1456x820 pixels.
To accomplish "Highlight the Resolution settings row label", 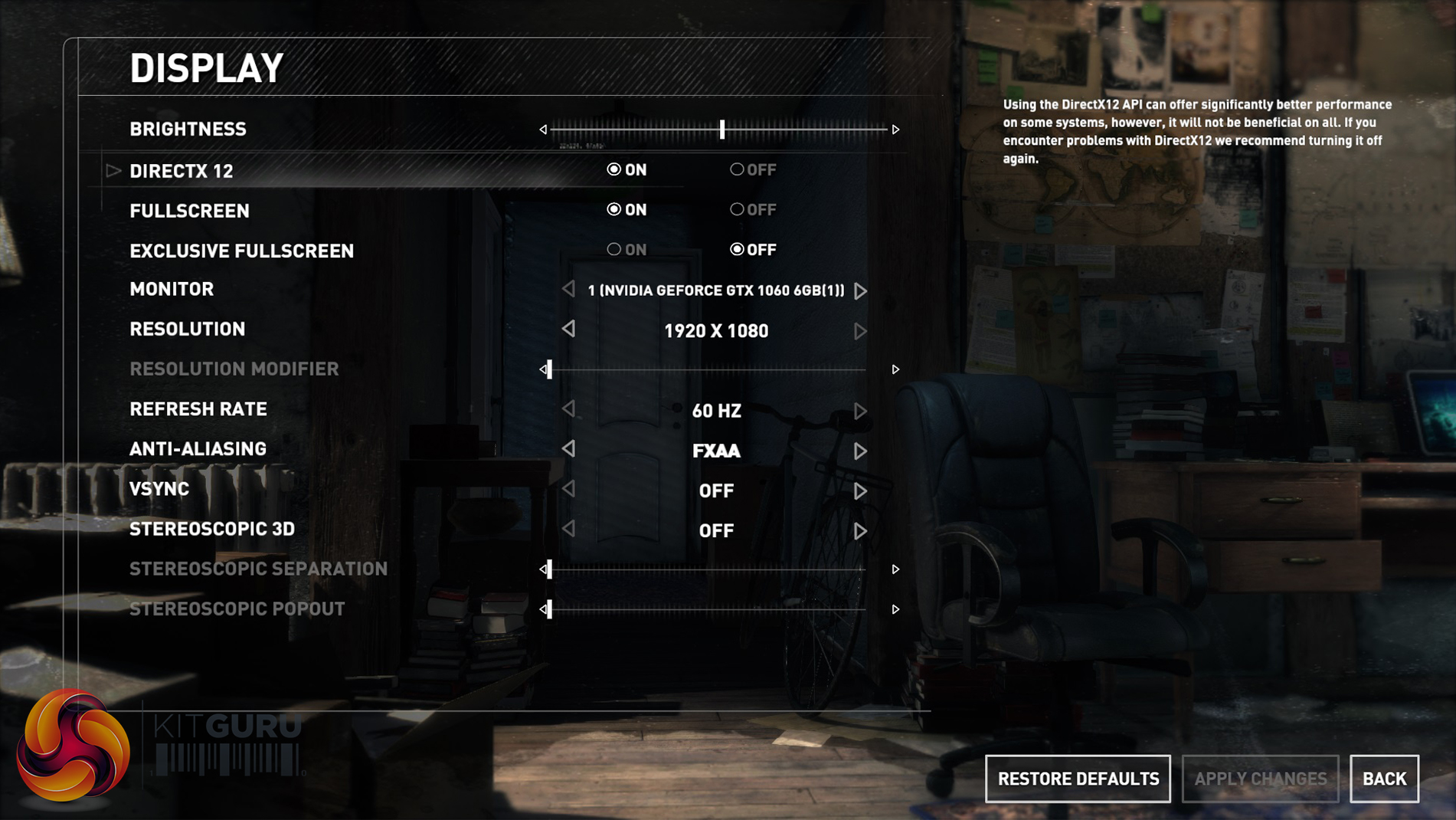I will pyautogui.click(x=187, y=330).
